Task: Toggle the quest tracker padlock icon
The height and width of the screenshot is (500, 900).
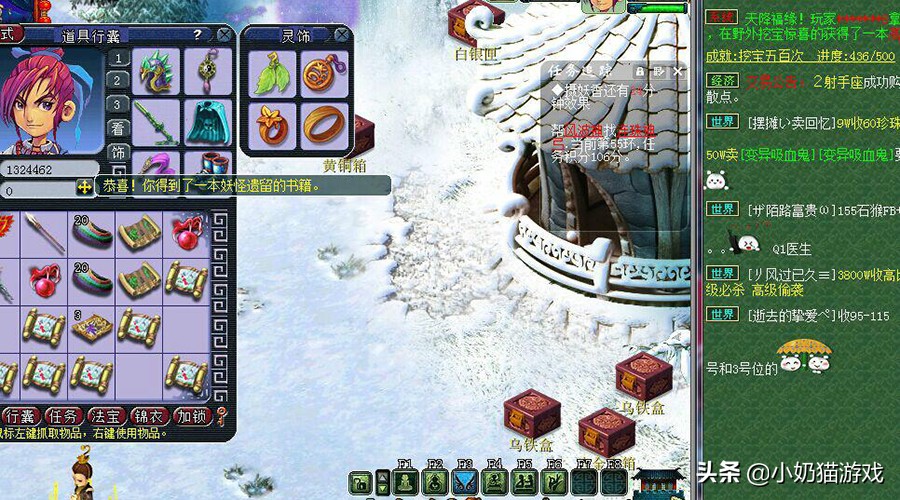Action: tap(639, 72)
